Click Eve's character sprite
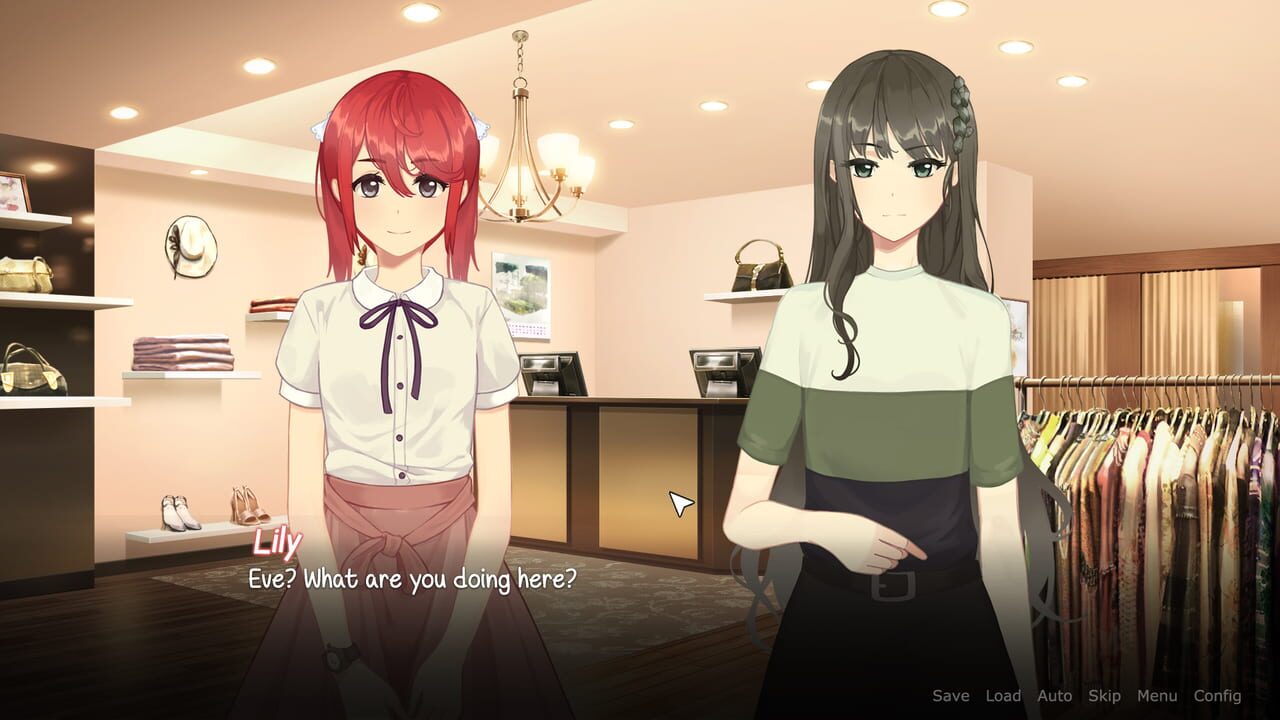Screen dimensions: 1280x720 click(890, 300)
